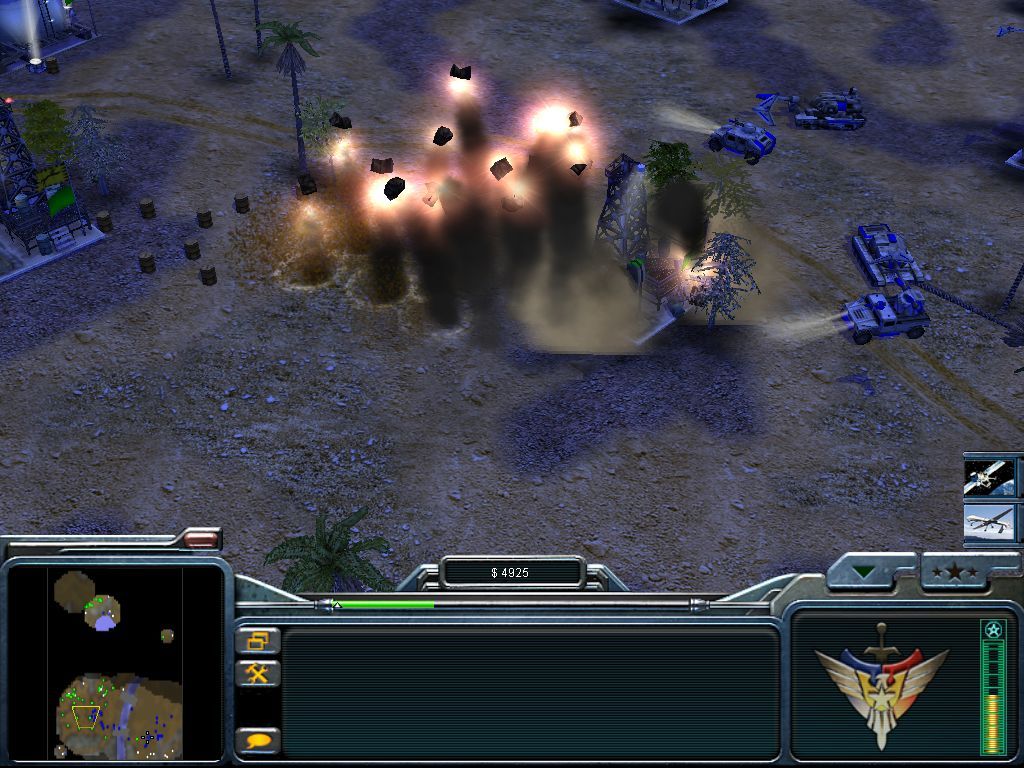Select the crossed hammer and wrench button

(257, 673)
